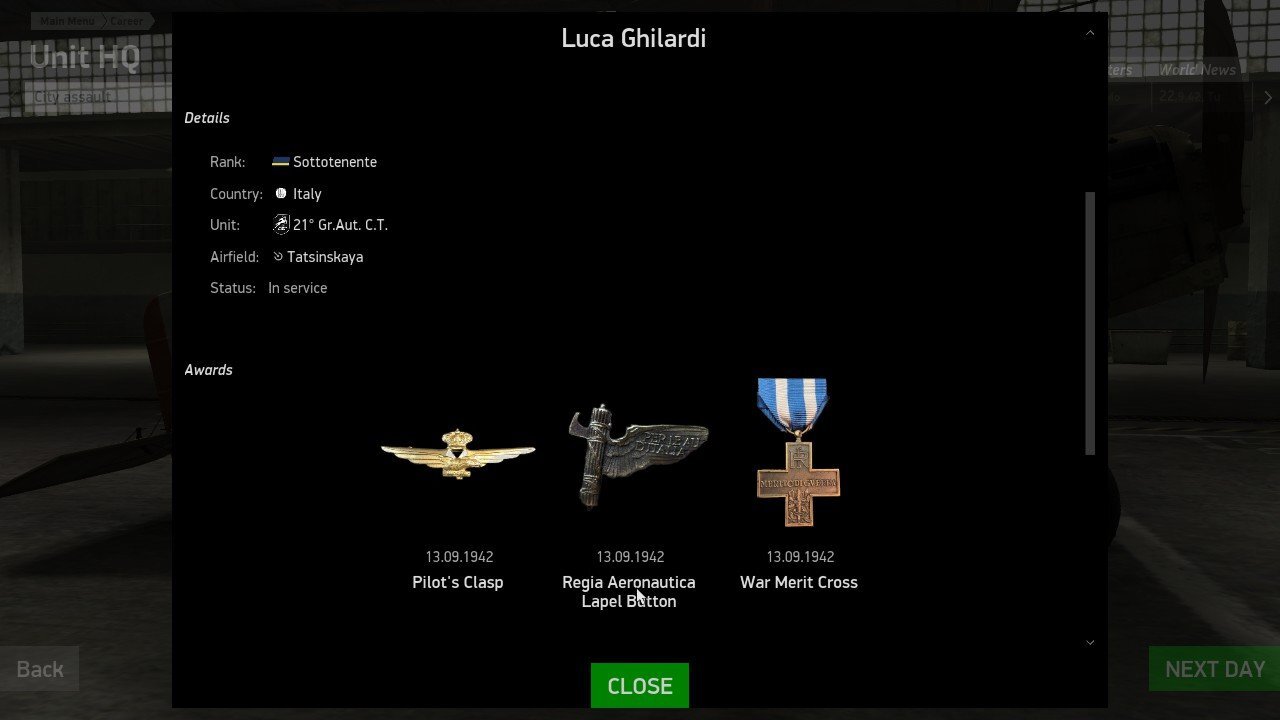Close the Luca Ghilardi pilot dialog

639,686
